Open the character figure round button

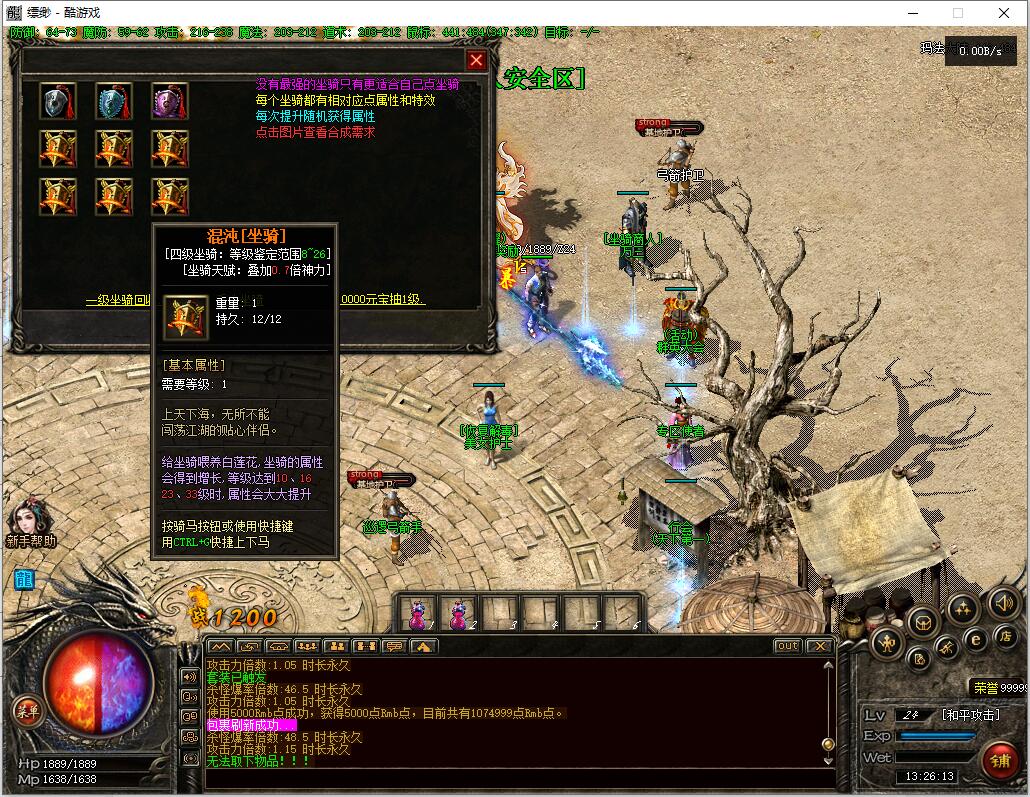click(x=888, y=643)
